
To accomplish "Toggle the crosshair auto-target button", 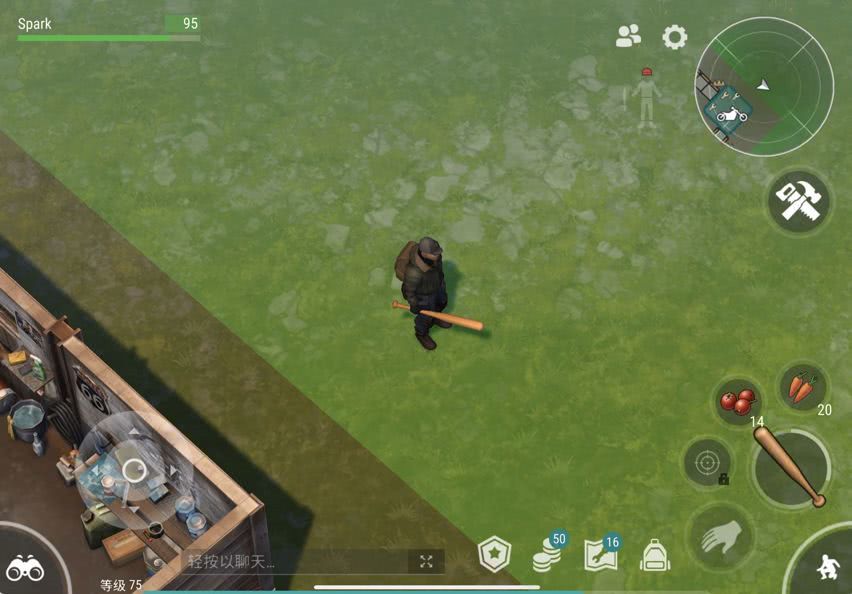I will (707, 463).
